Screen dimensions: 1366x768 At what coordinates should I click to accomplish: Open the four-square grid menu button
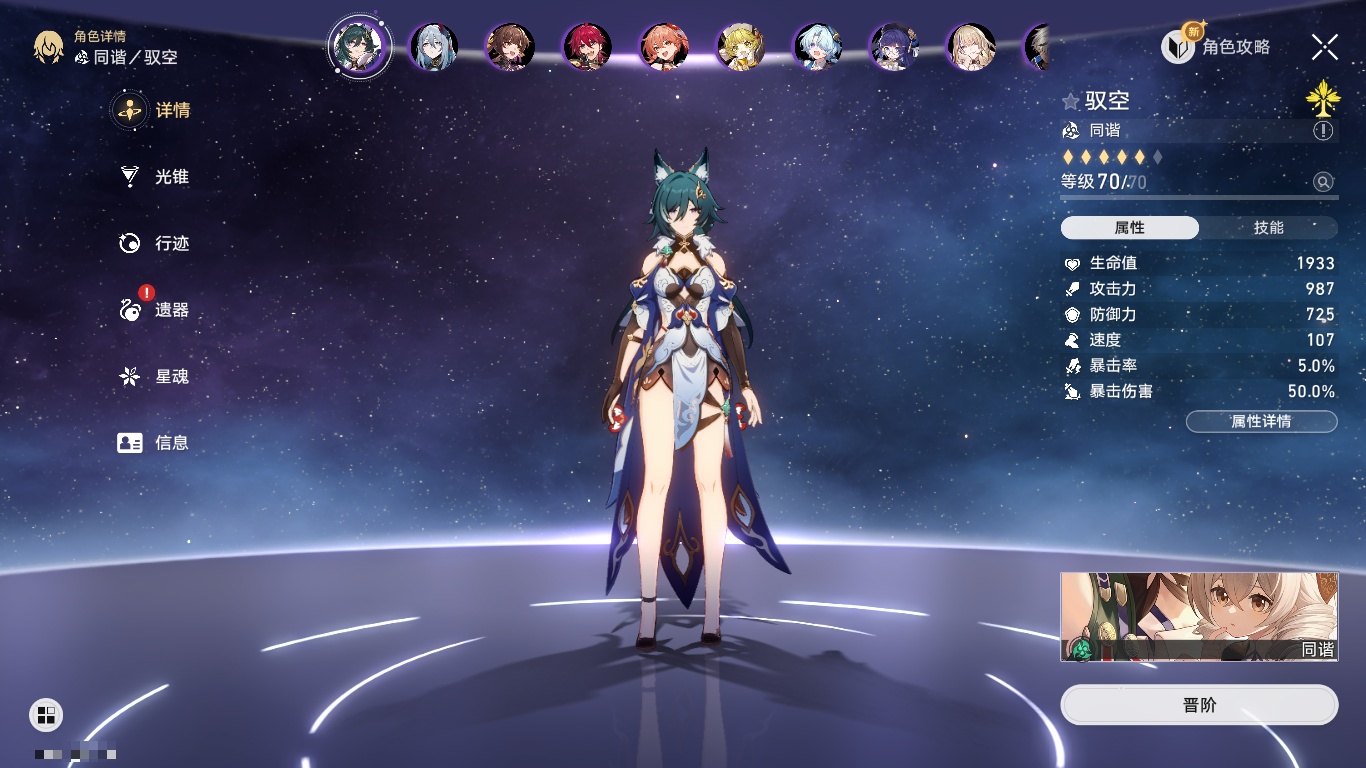pyautogui.click(x=46, y=714)
